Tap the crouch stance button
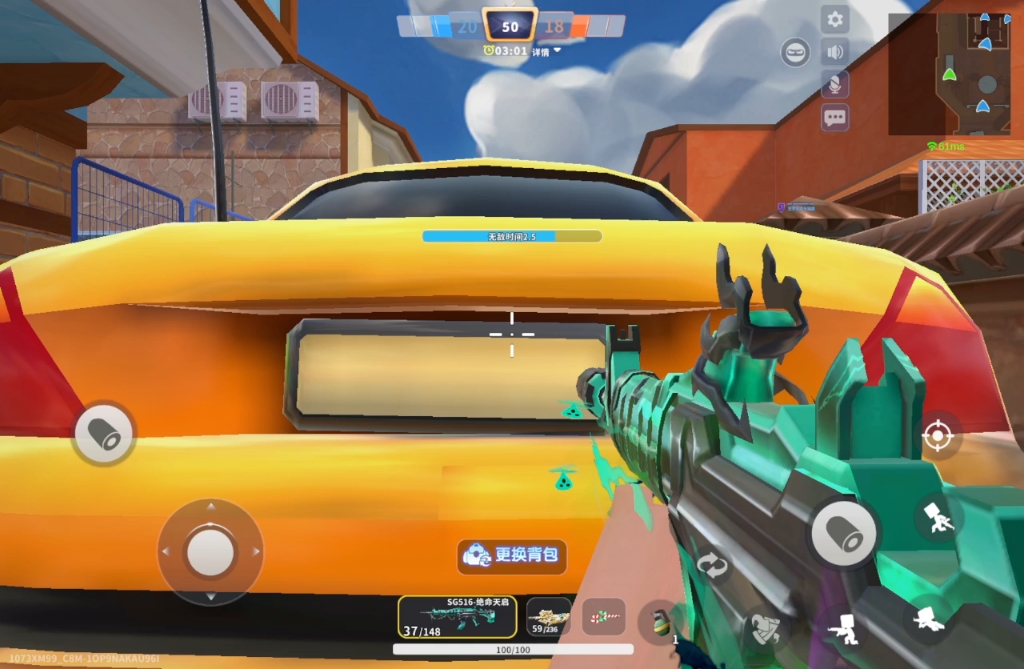Screen dimensions: 1024x669 931,618
